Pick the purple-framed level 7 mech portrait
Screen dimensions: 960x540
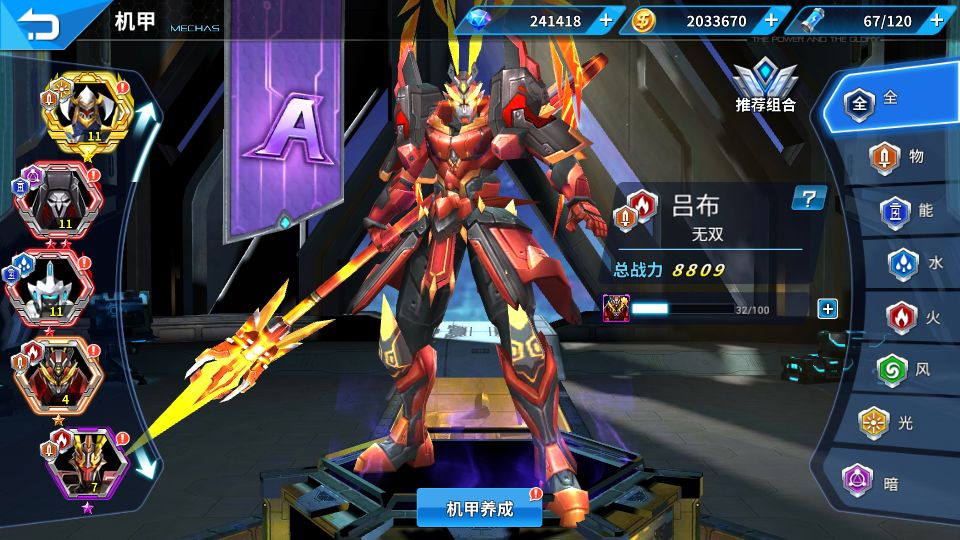tap(90, 464)
